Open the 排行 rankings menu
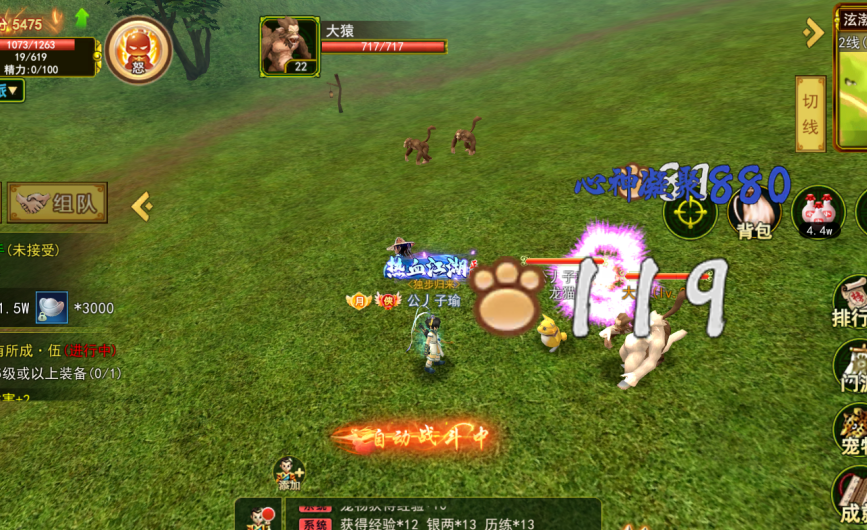867x530 pixels. coord(849,302)
